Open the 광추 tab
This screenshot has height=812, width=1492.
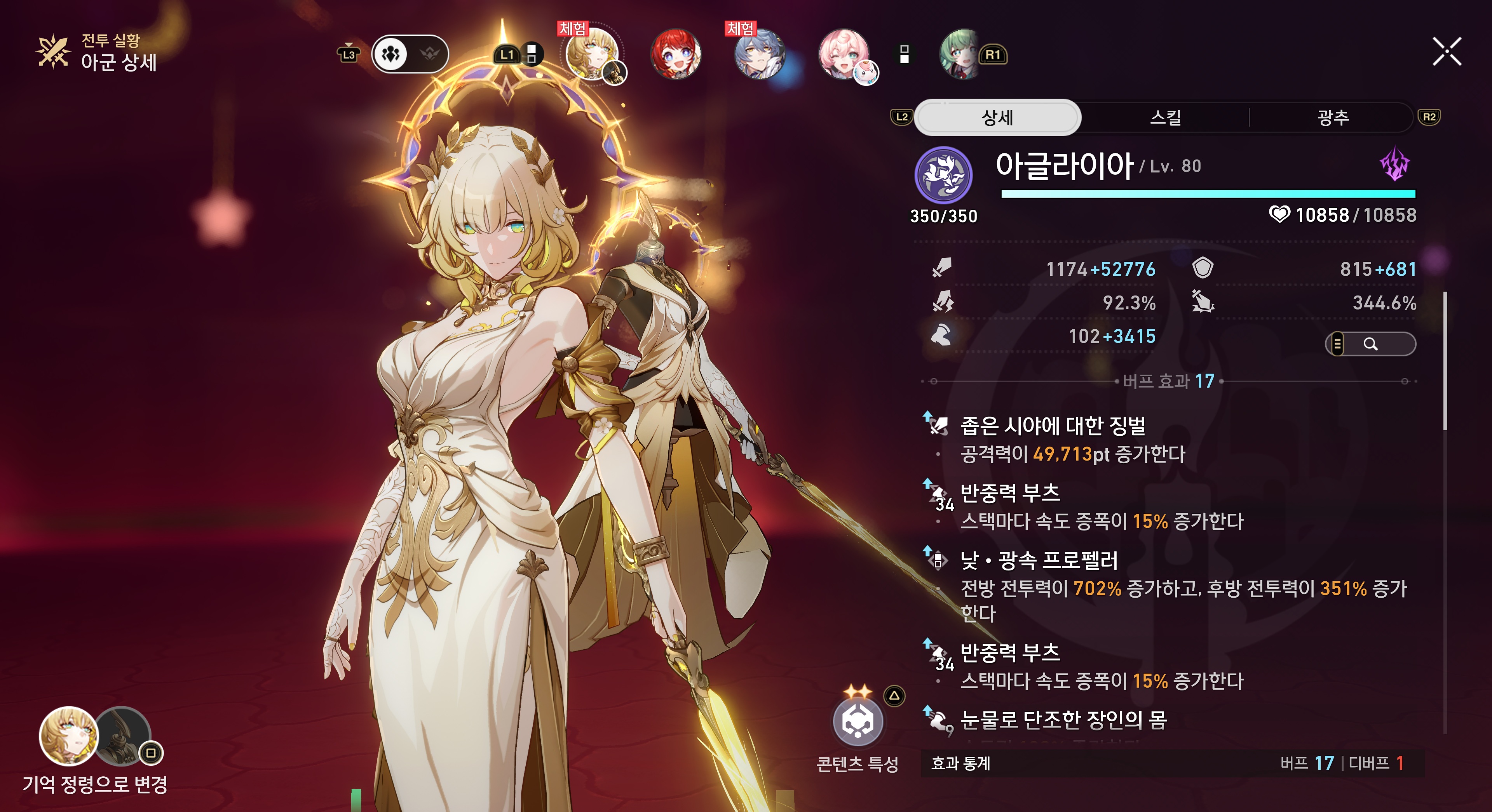tap(1332, 118)
